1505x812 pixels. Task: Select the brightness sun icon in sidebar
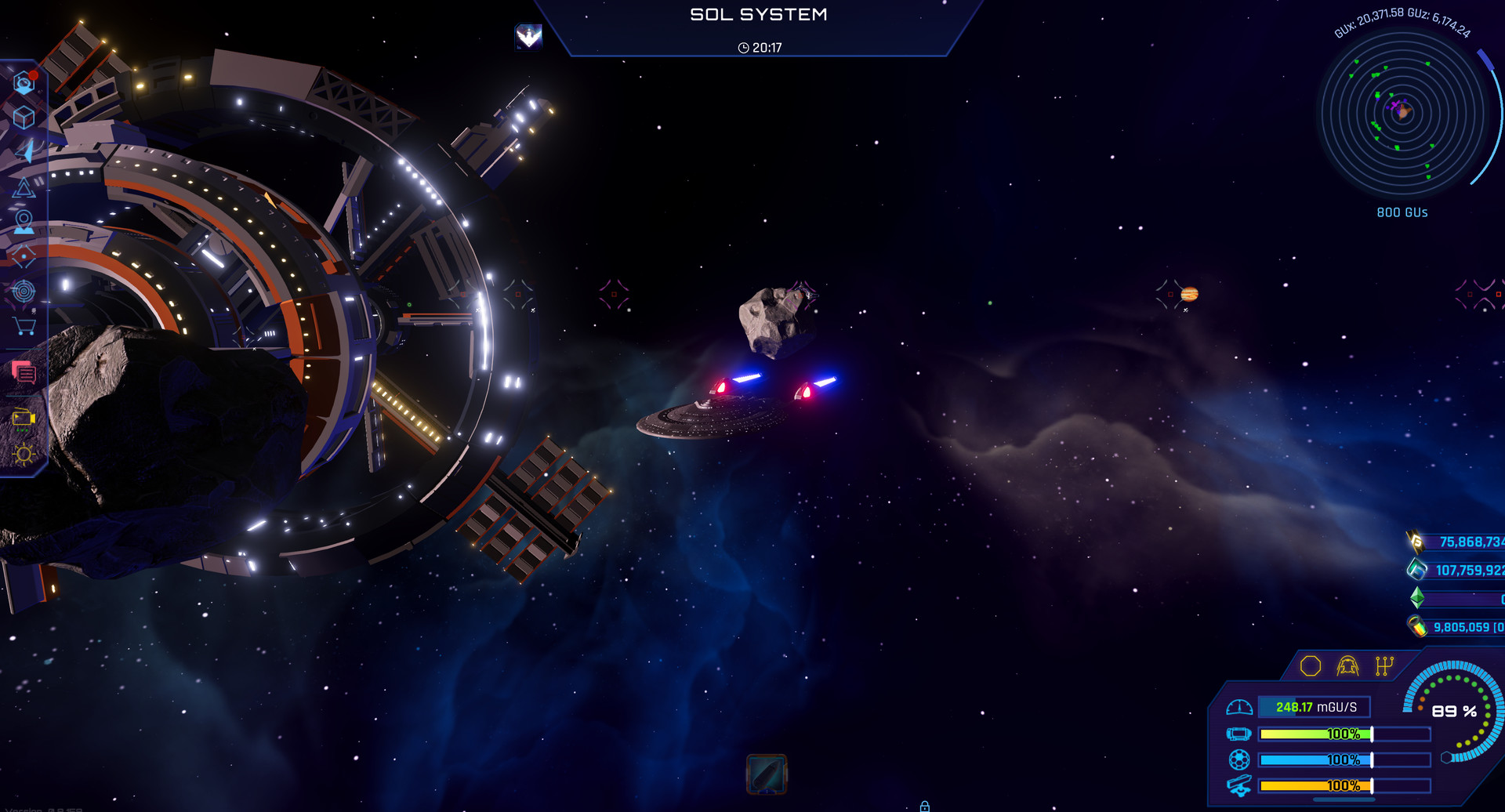pyautogui.click(x=24, y=455)
